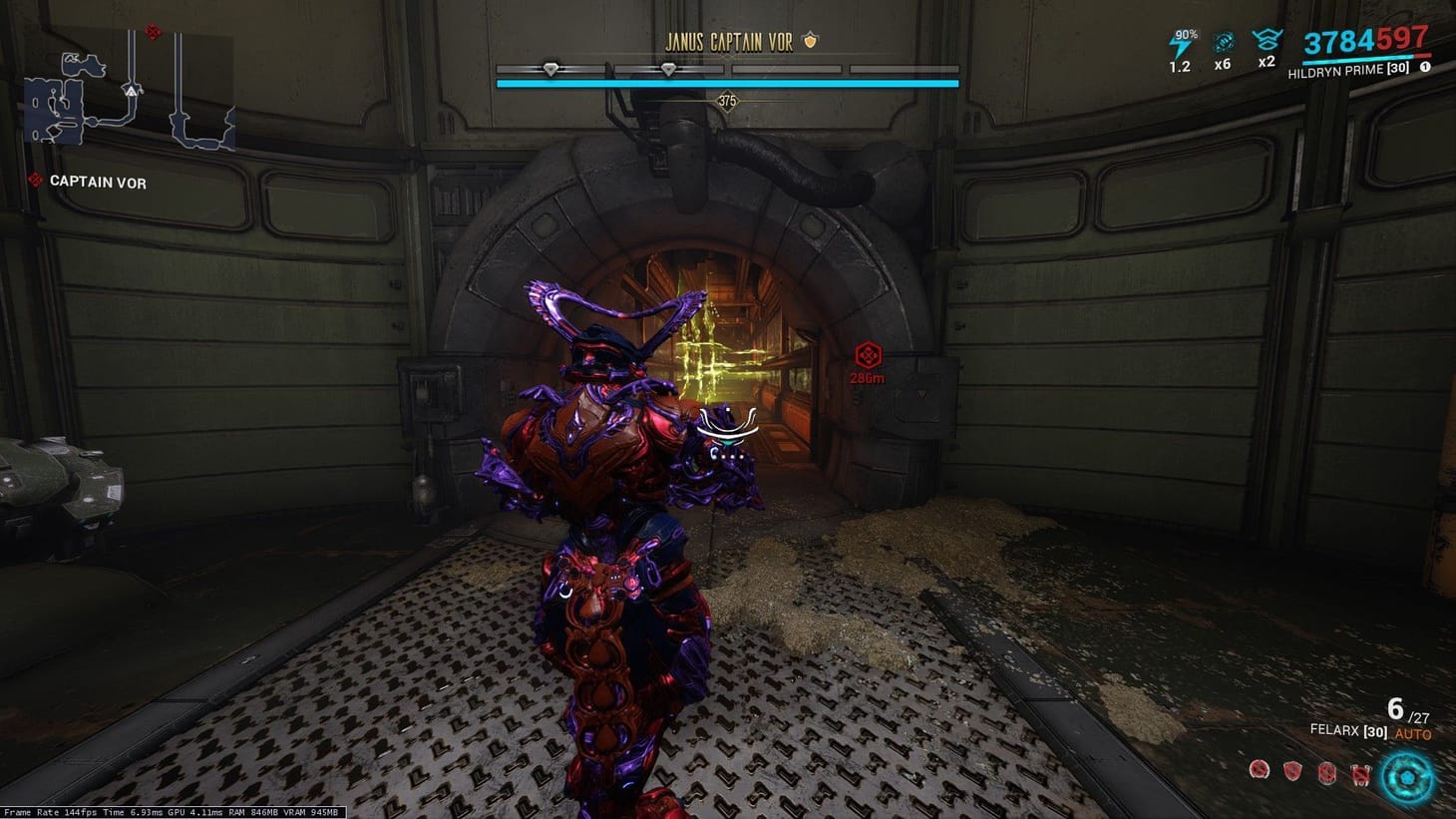Toggle the red objective marker on the minimap
The width and height of the screenshot is (1456, 819).
tap(153, 31)
